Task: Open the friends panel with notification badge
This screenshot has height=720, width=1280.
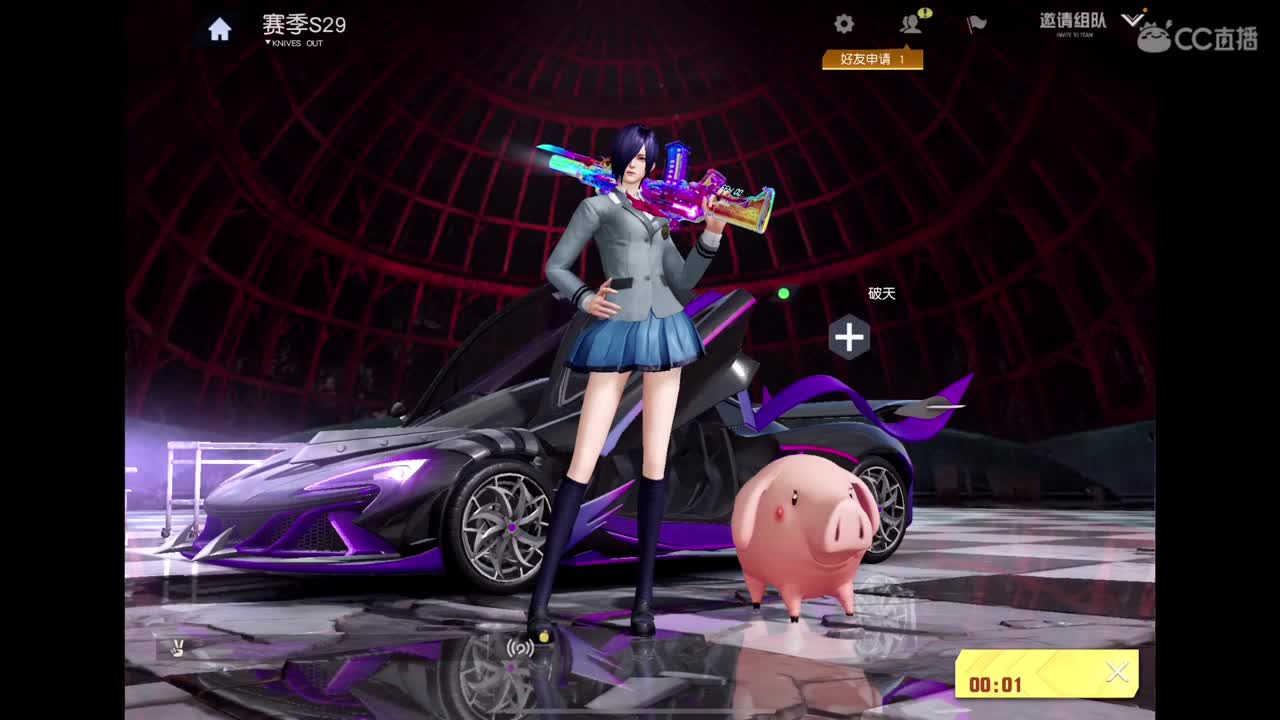Action: point(910,24)
